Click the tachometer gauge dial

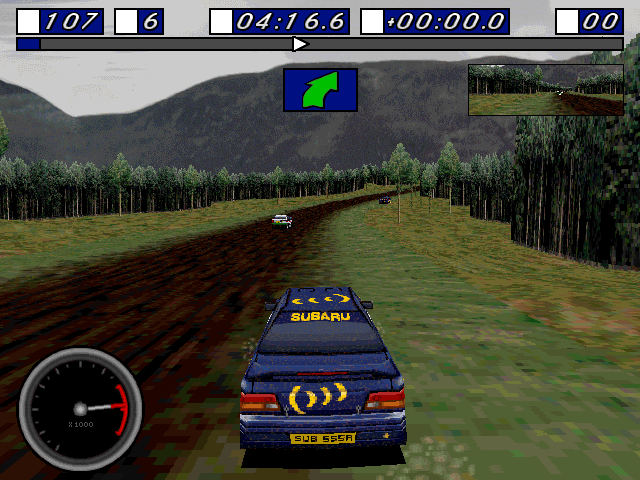80,409
